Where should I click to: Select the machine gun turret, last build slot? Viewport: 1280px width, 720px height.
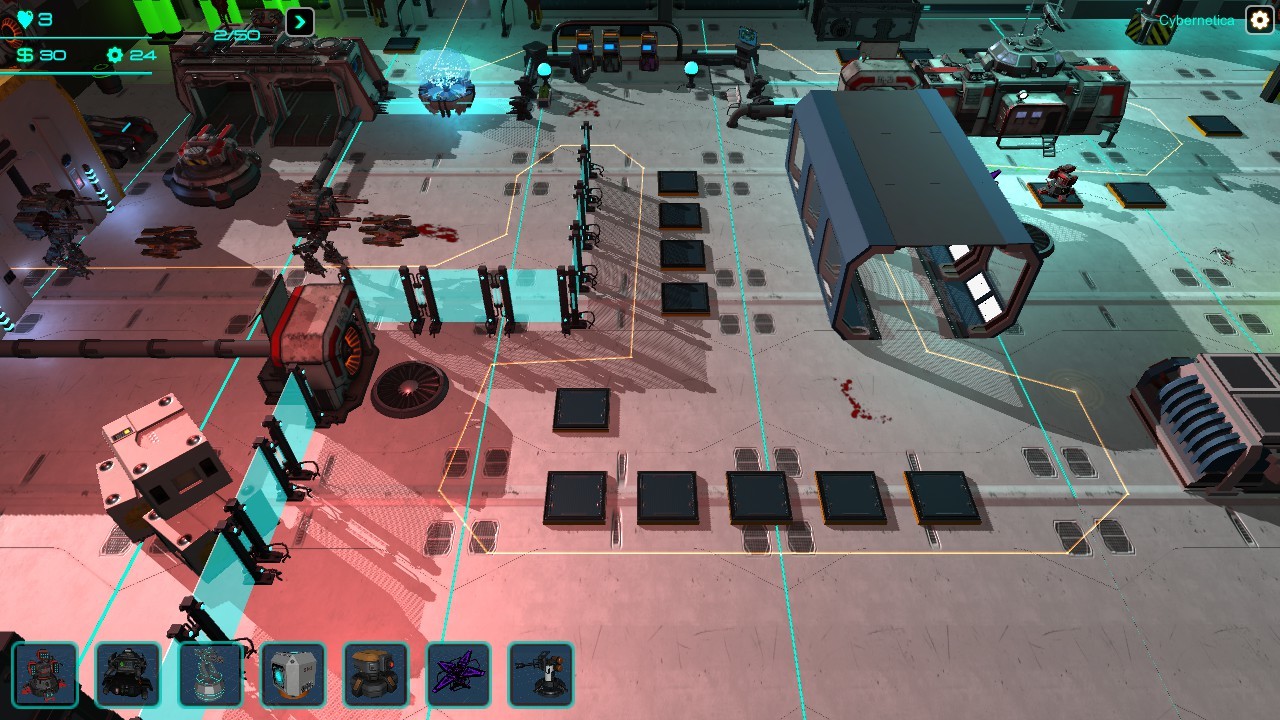point(541,675)
